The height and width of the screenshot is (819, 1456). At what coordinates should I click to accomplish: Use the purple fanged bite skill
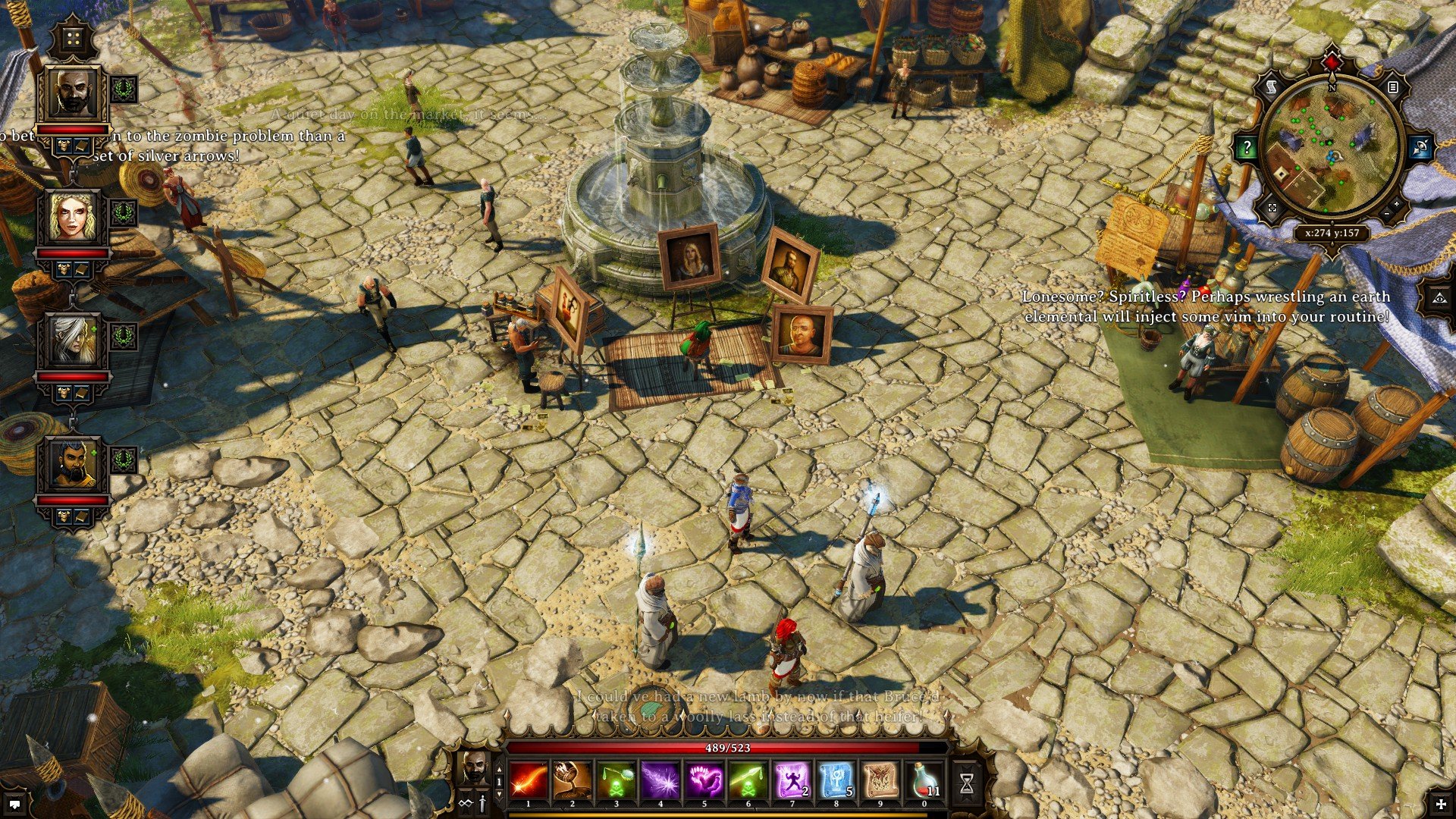click(704, 781)
